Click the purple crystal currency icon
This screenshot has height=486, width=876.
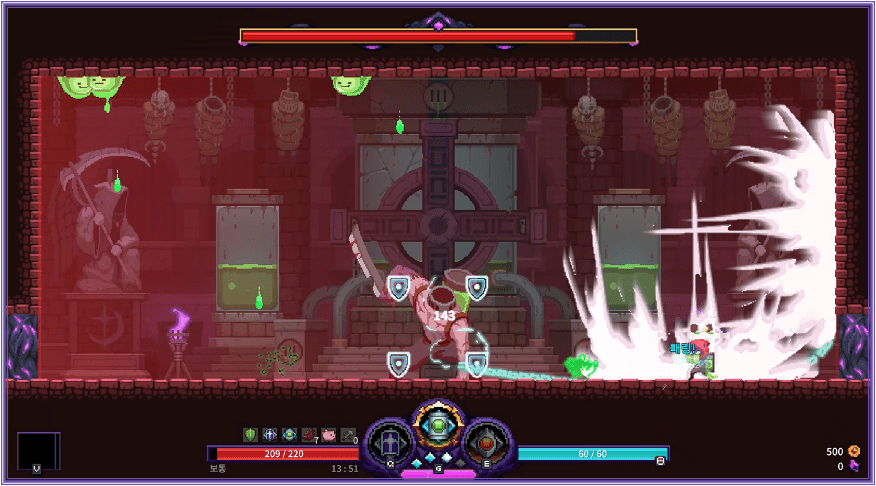[854, 466]
